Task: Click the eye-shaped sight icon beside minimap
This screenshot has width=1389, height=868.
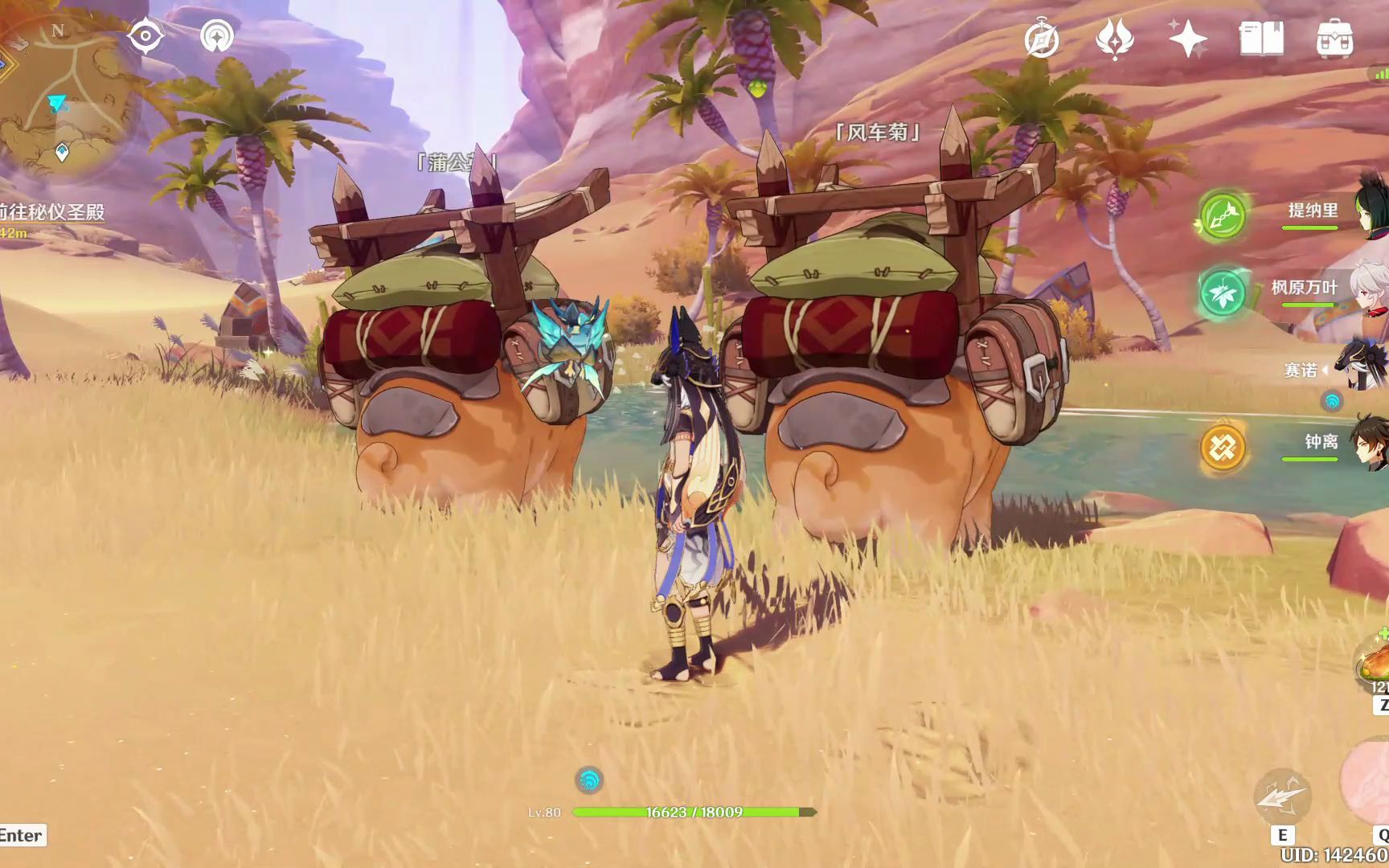Action: 145,36
